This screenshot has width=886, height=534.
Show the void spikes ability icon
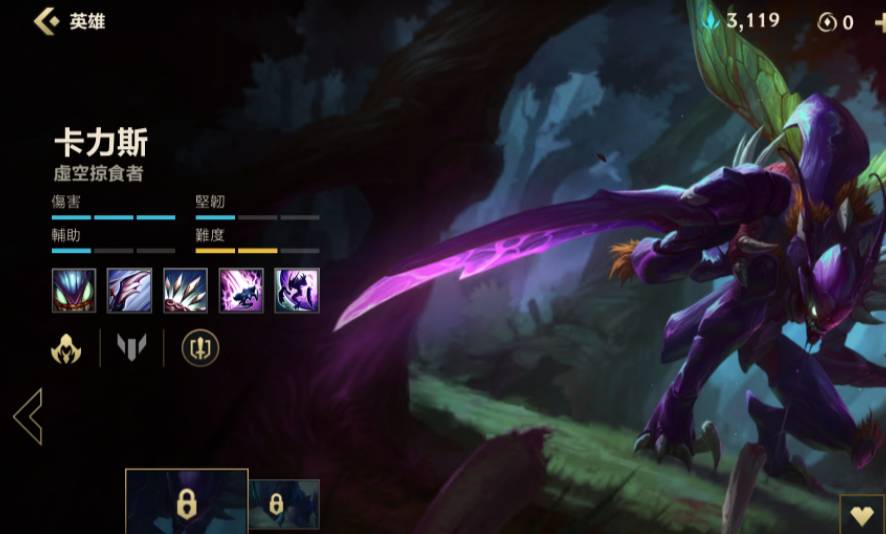[x=185, y=290]
